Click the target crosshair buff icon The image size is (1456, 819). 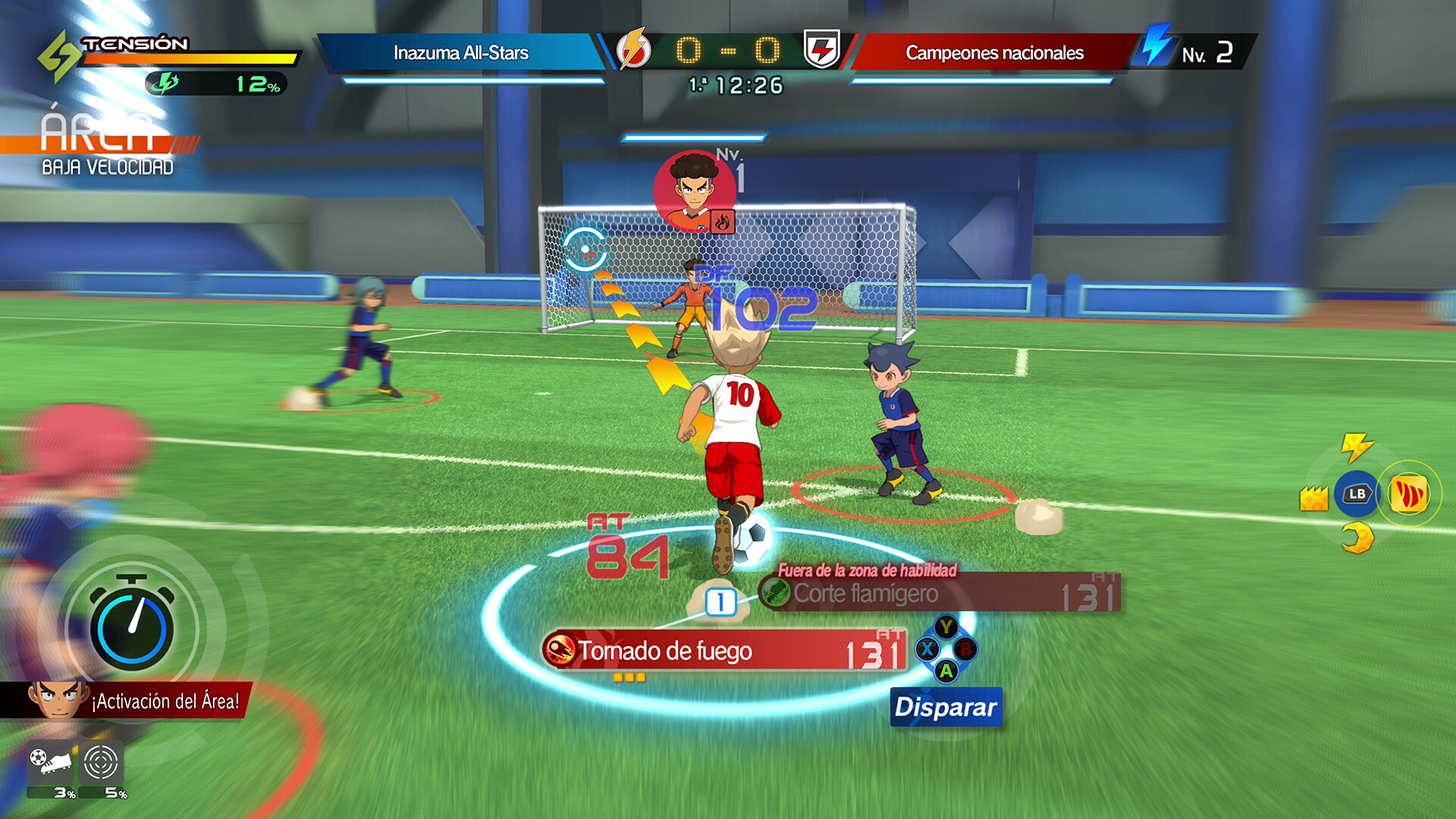(x=101, y=761)
